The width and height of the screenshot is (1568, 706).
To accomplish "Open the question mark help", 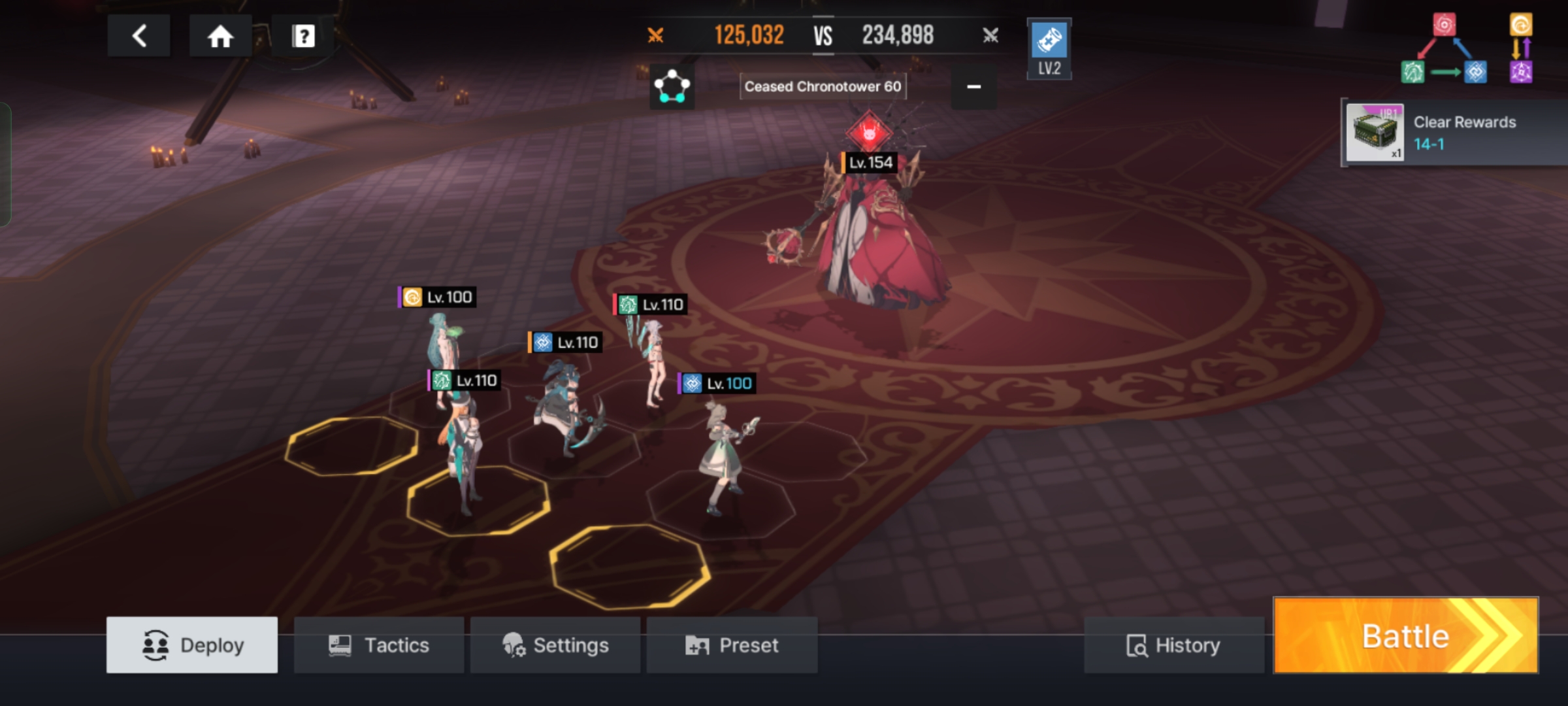I will point(303,36).
